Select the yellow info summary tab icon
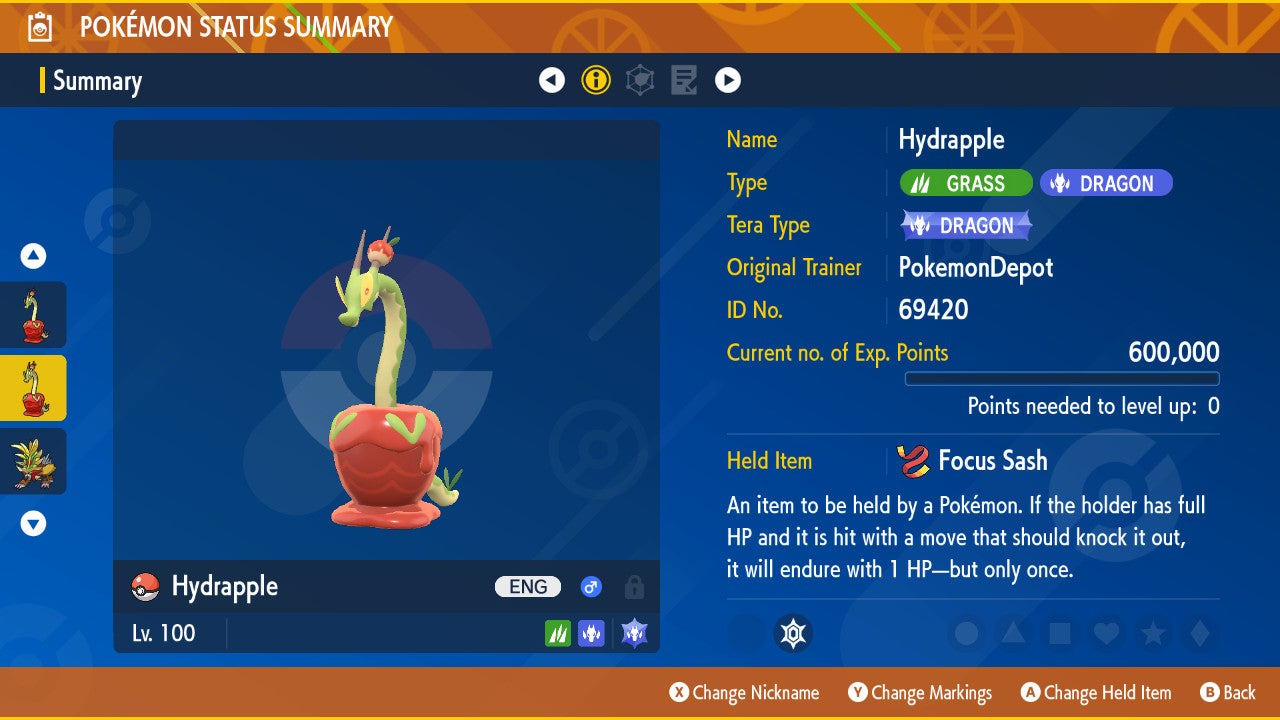The height and width of the screenshot is (720, 1280). pyautogui.click(x=596, y=80)
